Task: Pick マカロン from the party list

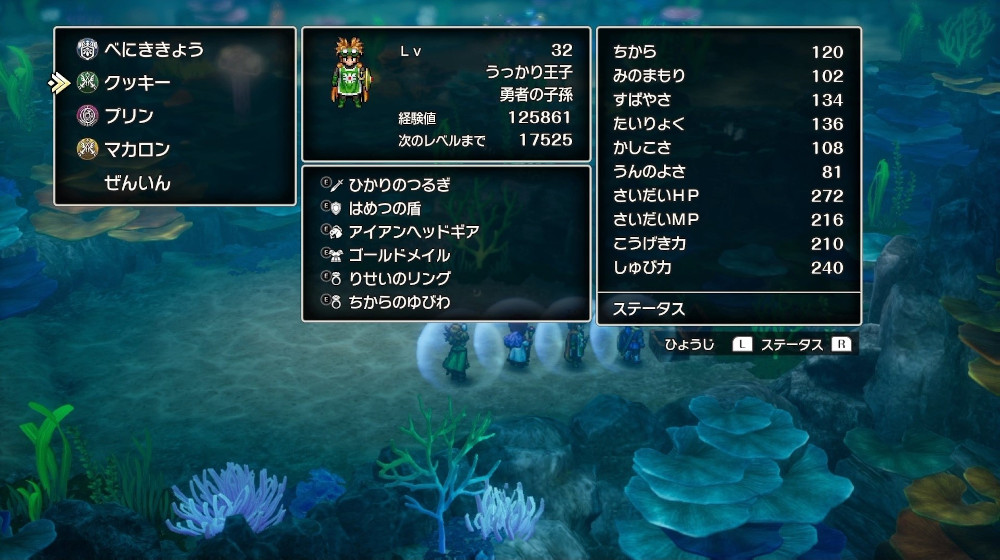Action: tap(137, 149)
